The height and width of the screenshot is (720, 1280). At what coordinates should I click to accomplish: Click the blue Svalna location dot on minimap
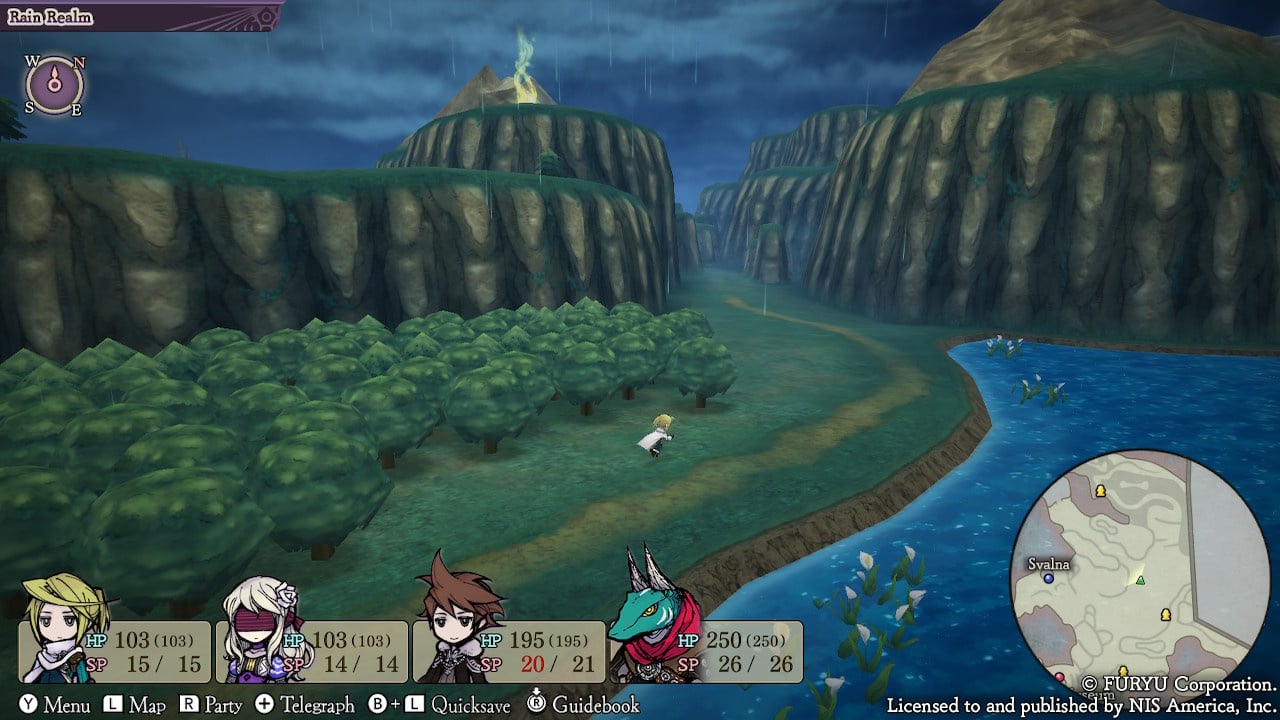(x=1049, y=579)
